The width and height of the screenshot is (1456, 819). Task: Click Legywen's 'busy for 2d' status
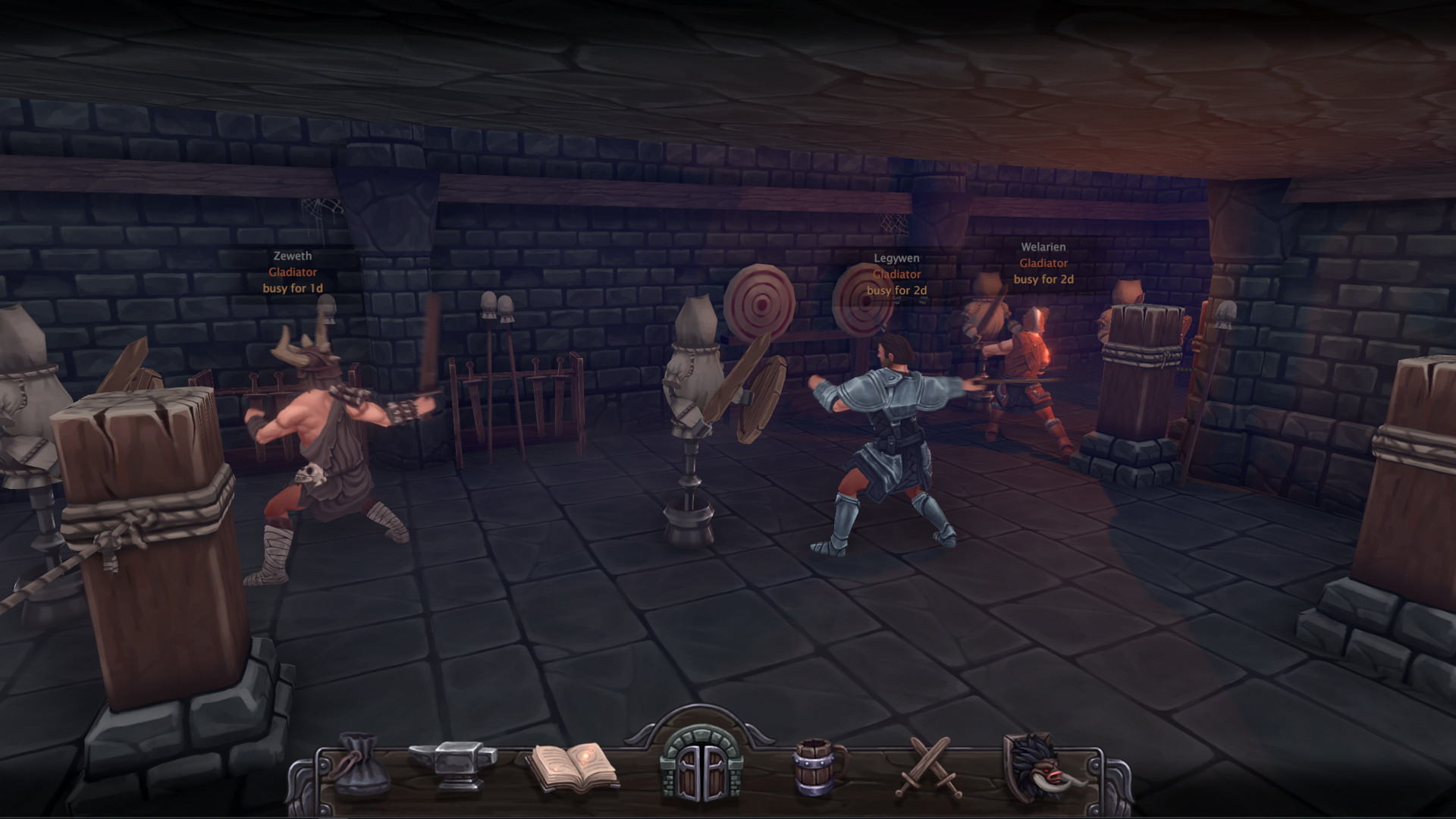pos(898,290)
